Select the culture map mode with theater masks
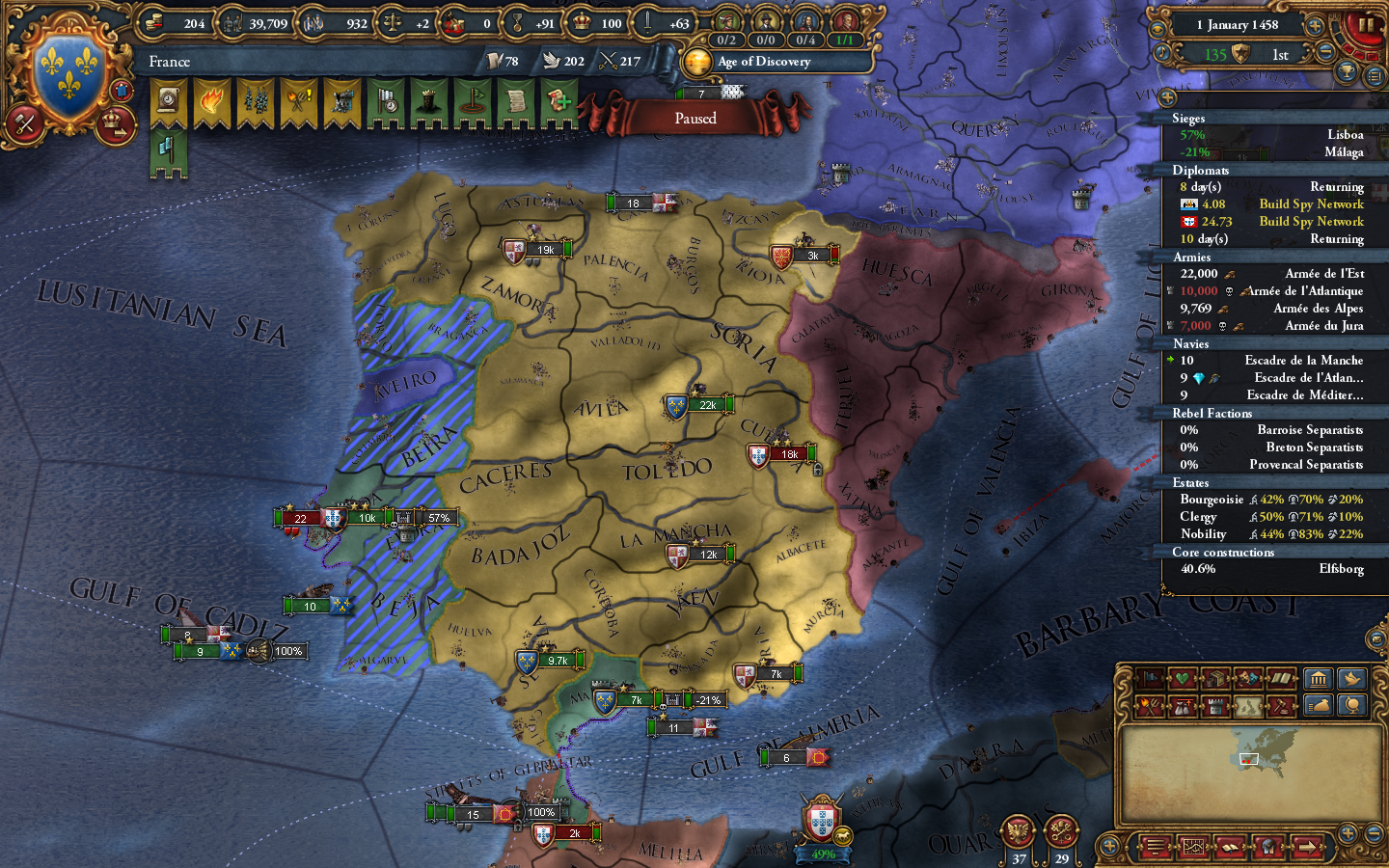 pos(1247,678)
